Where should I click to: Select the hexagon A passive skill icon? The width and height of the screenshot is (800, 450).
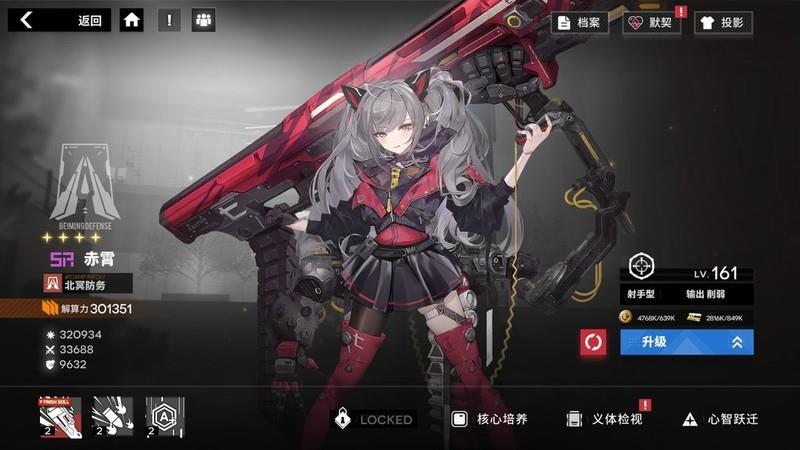pyautogui.click(x=165, y=416)
